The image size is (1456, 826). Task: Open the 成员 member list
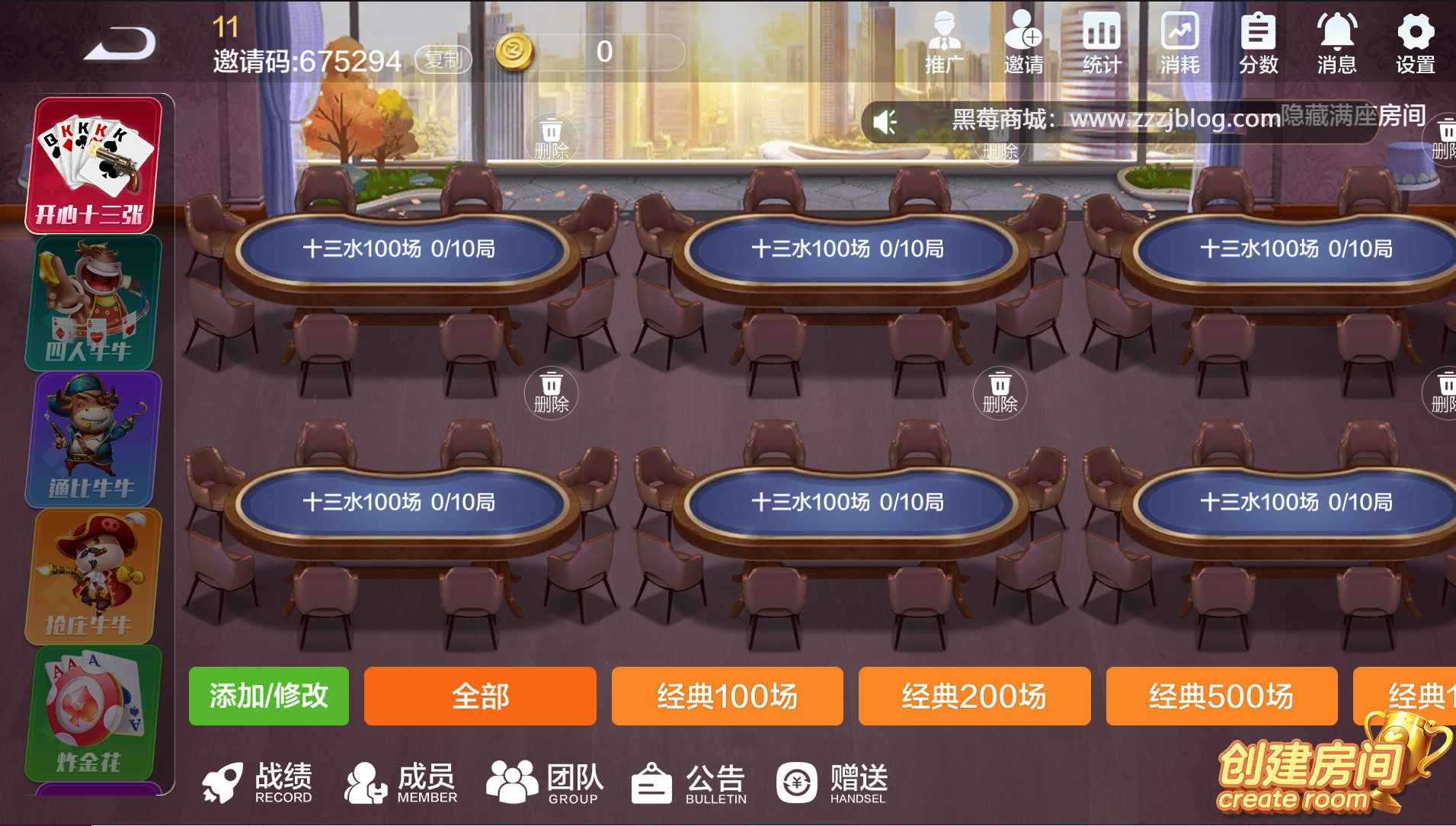(x=400, y=783)
